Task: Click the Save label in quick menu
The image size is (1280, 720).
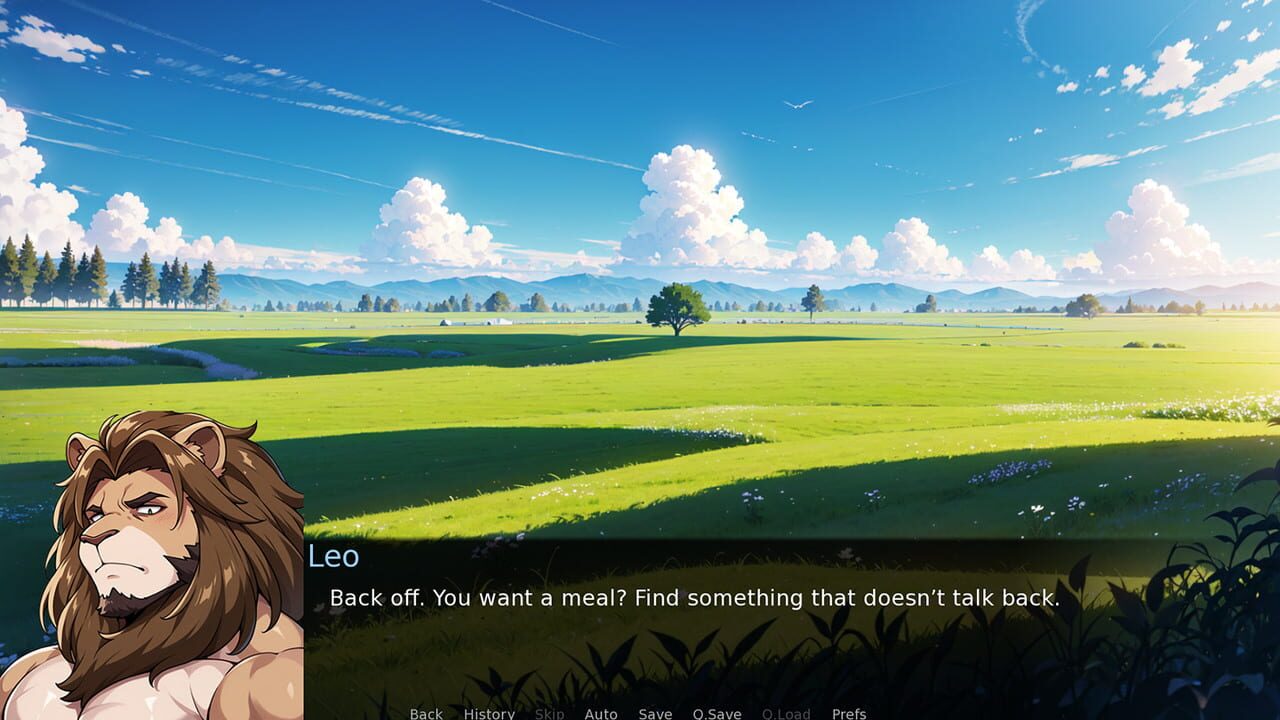Action: click(654, 714)
